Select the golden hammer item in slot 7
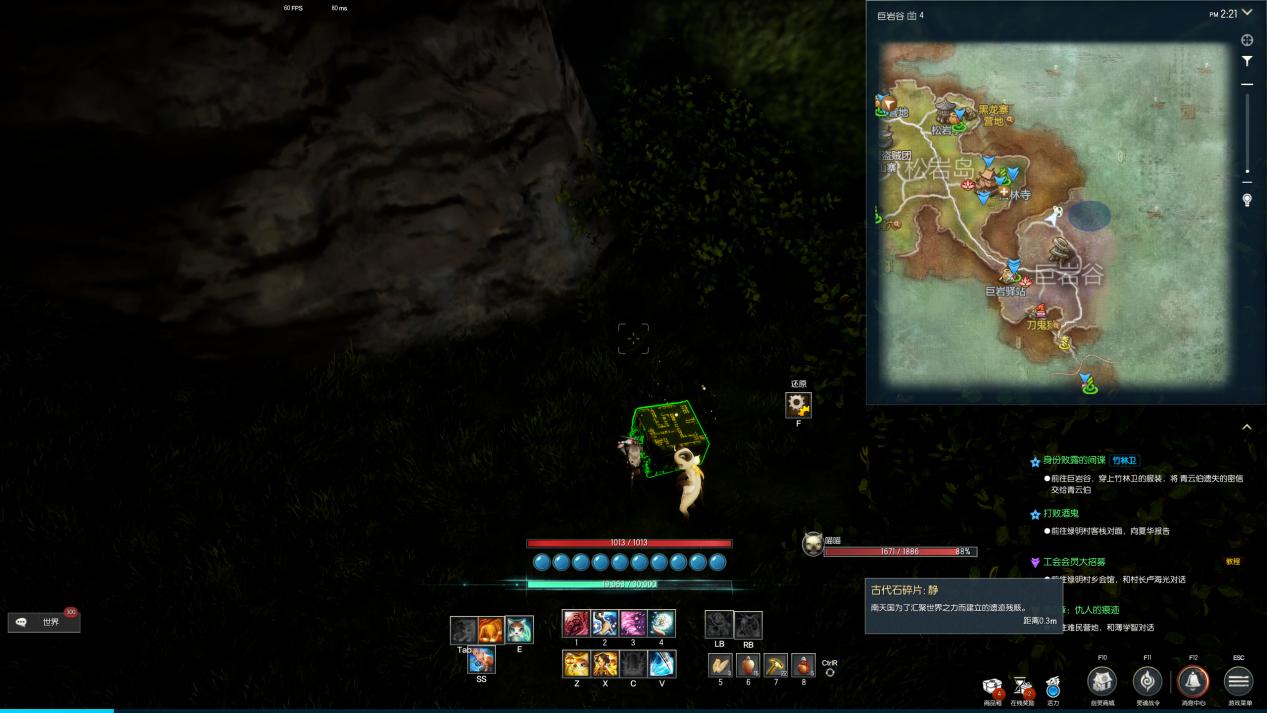The height and width of the screenshot is (713, 1267). click(776, 664)
